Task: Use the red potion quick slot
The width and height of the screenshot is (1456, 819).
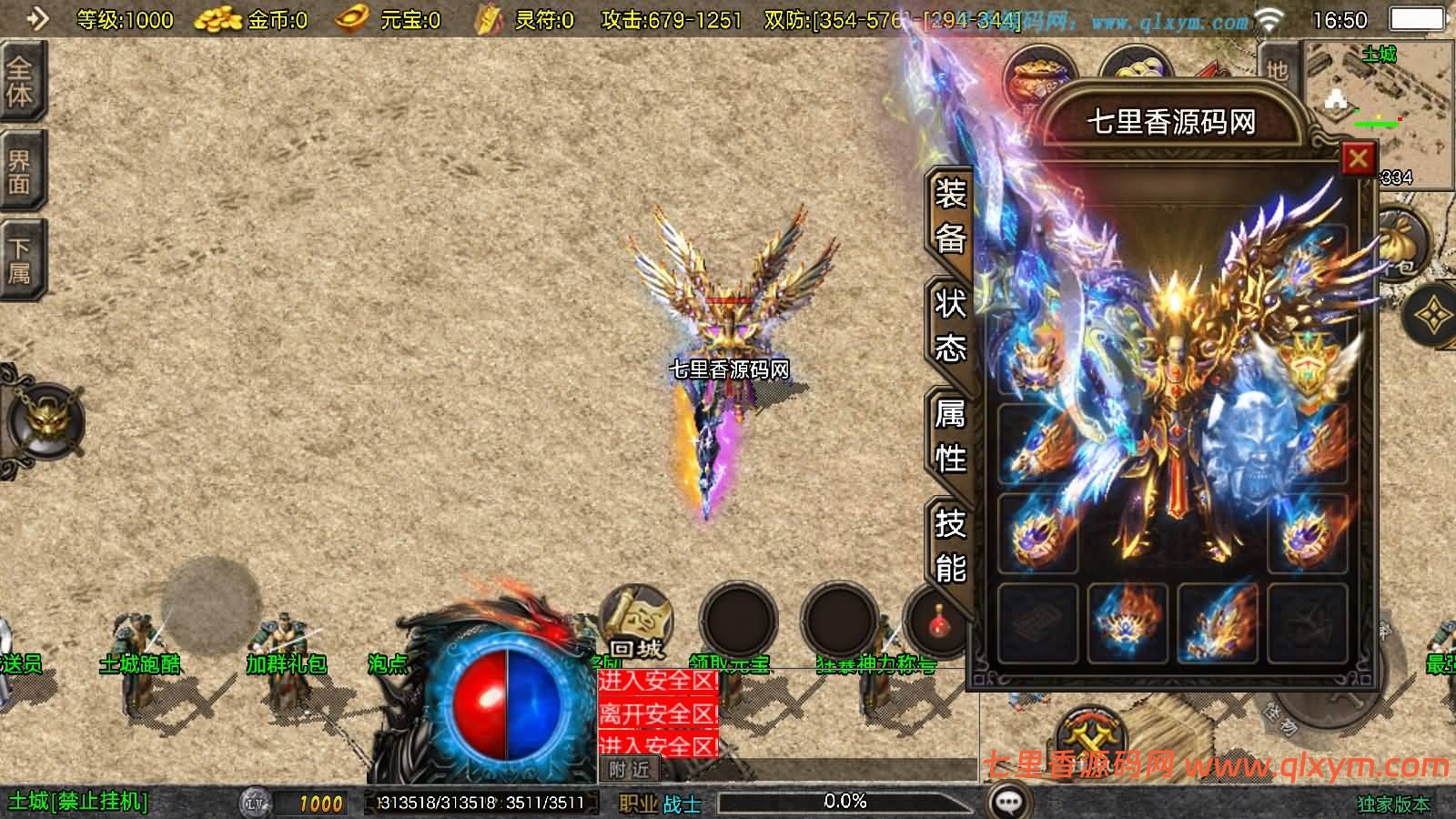Action: click(939, 623)
